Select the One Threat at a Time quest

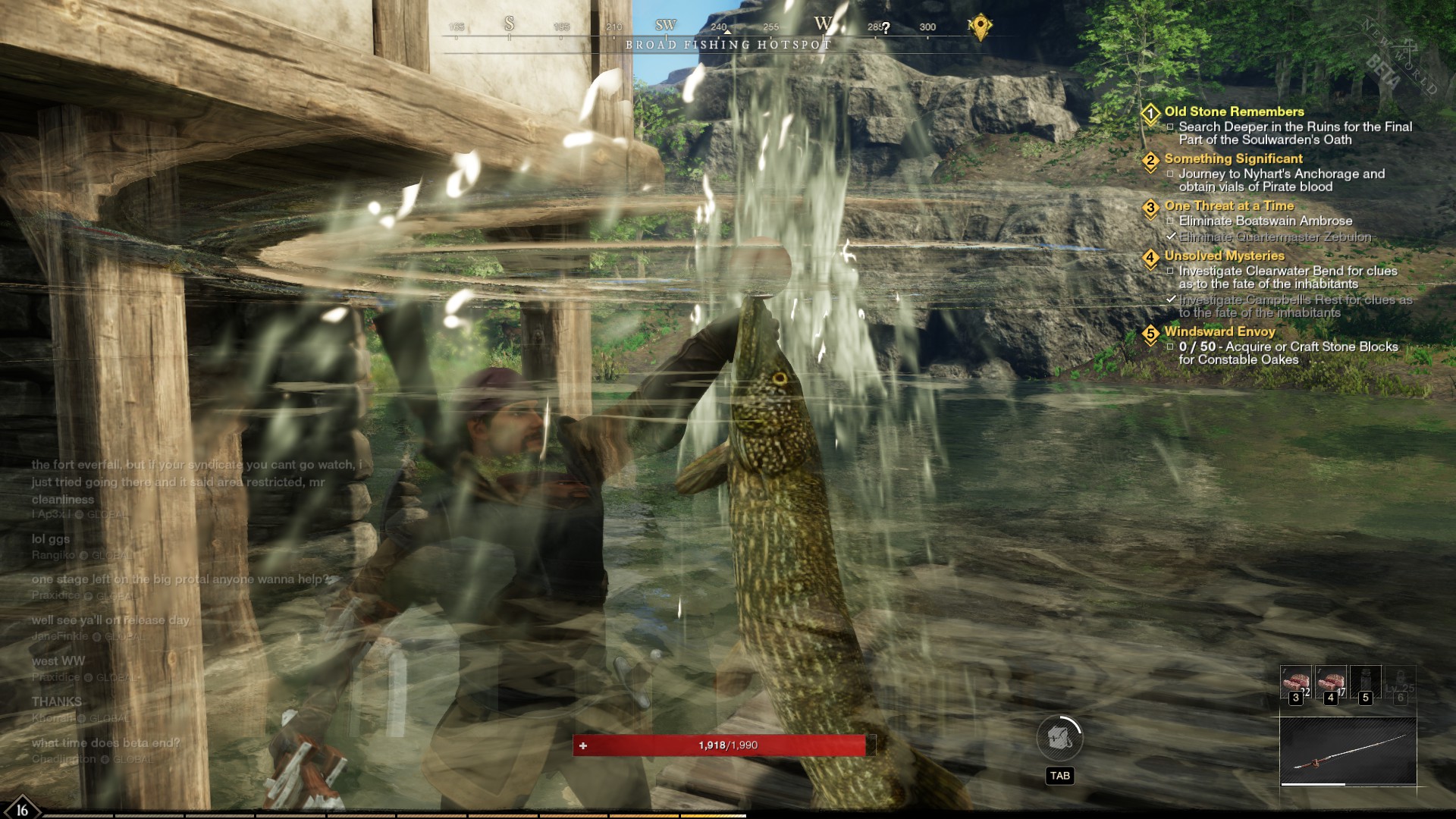1228,206
